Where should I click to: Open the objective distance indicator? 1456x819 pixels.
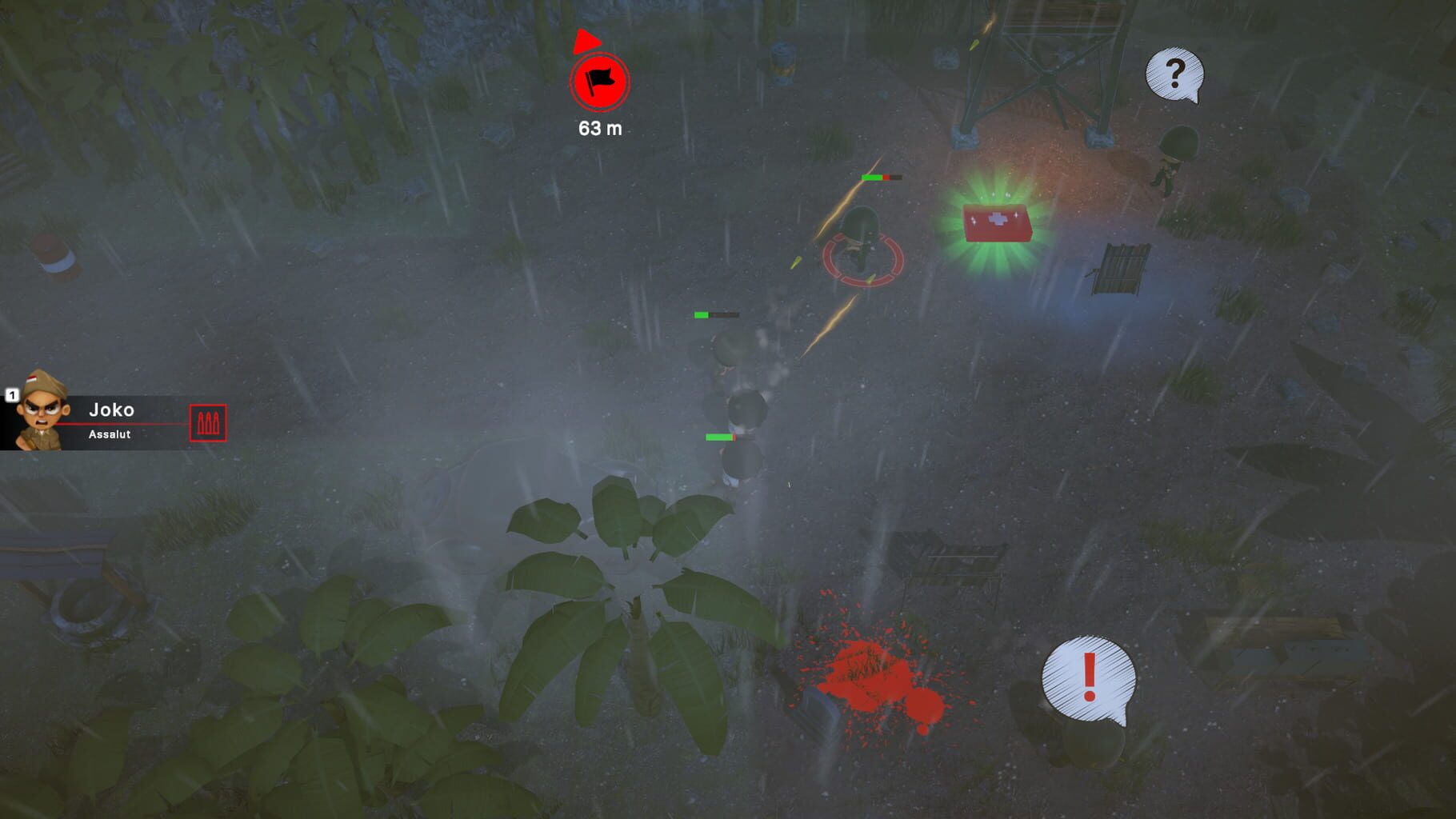click(x=599, y=126)
